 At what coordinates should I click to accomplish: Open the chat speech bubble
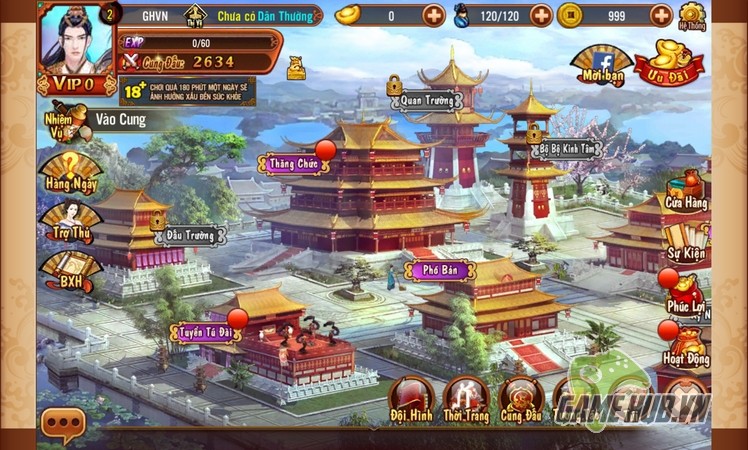pos(61,425)
